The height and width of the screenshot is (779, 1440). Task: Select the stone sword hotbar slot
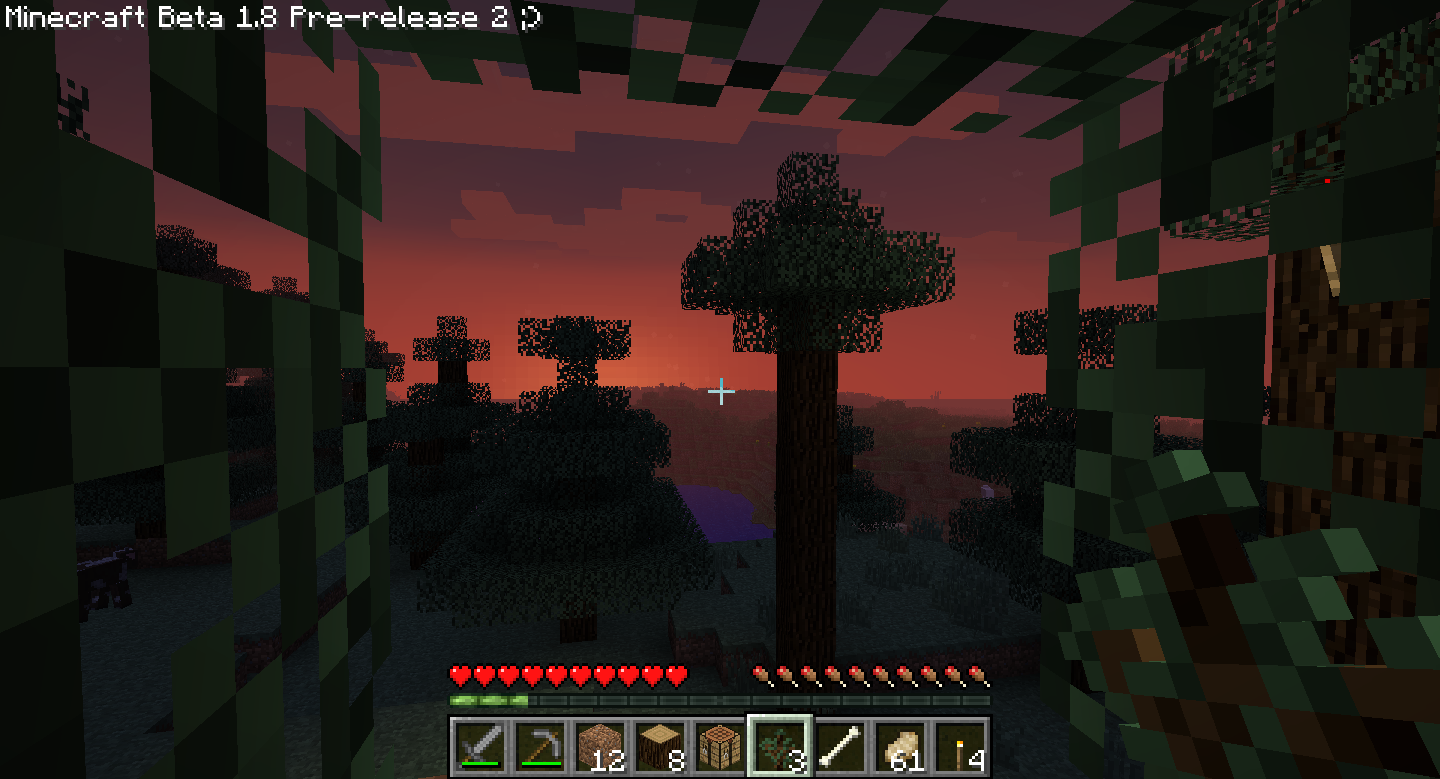click(x=478, y=747)
